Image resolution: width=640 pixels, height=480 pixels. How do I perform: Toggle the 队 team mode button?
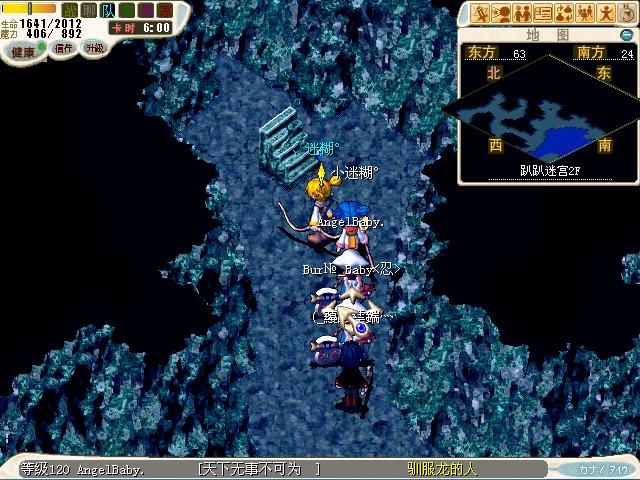(x=107, y=10)
